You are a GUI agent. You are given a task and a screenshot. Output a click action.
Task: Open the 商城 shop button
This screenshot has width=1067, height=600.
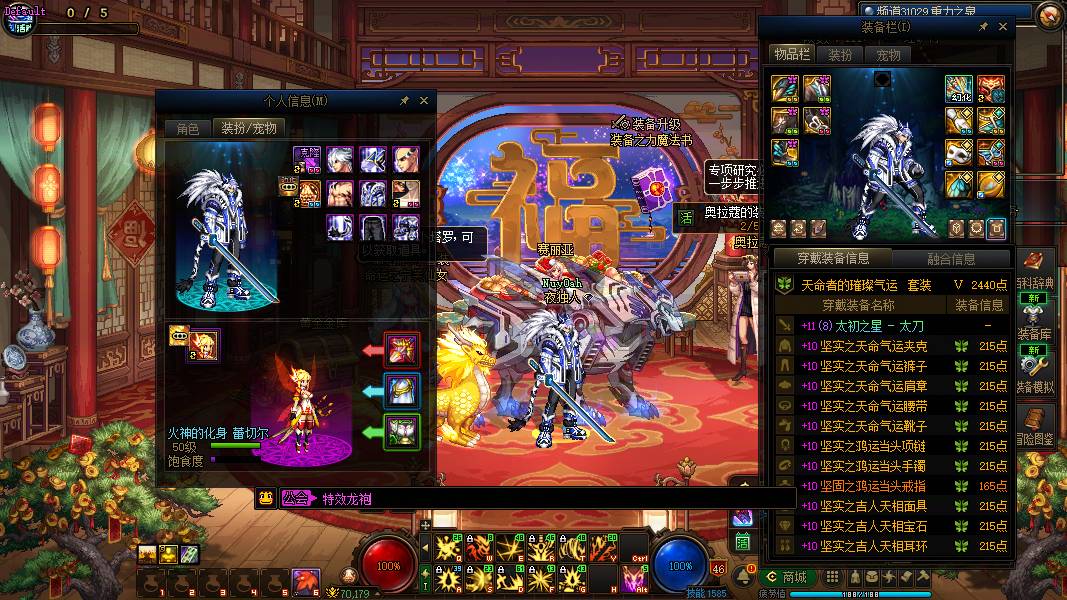point(786,577)
